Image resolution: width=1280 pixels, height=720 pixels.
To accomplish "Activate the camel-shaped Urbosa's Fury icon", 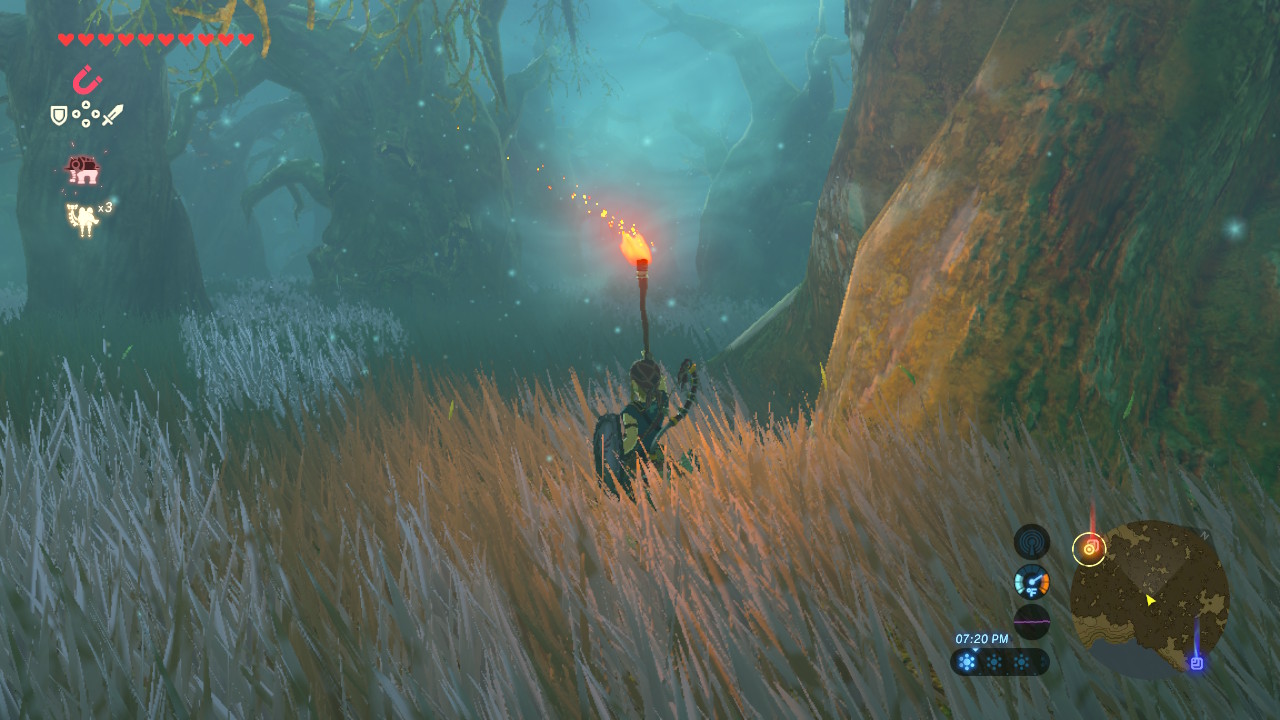I will [82, 219].
